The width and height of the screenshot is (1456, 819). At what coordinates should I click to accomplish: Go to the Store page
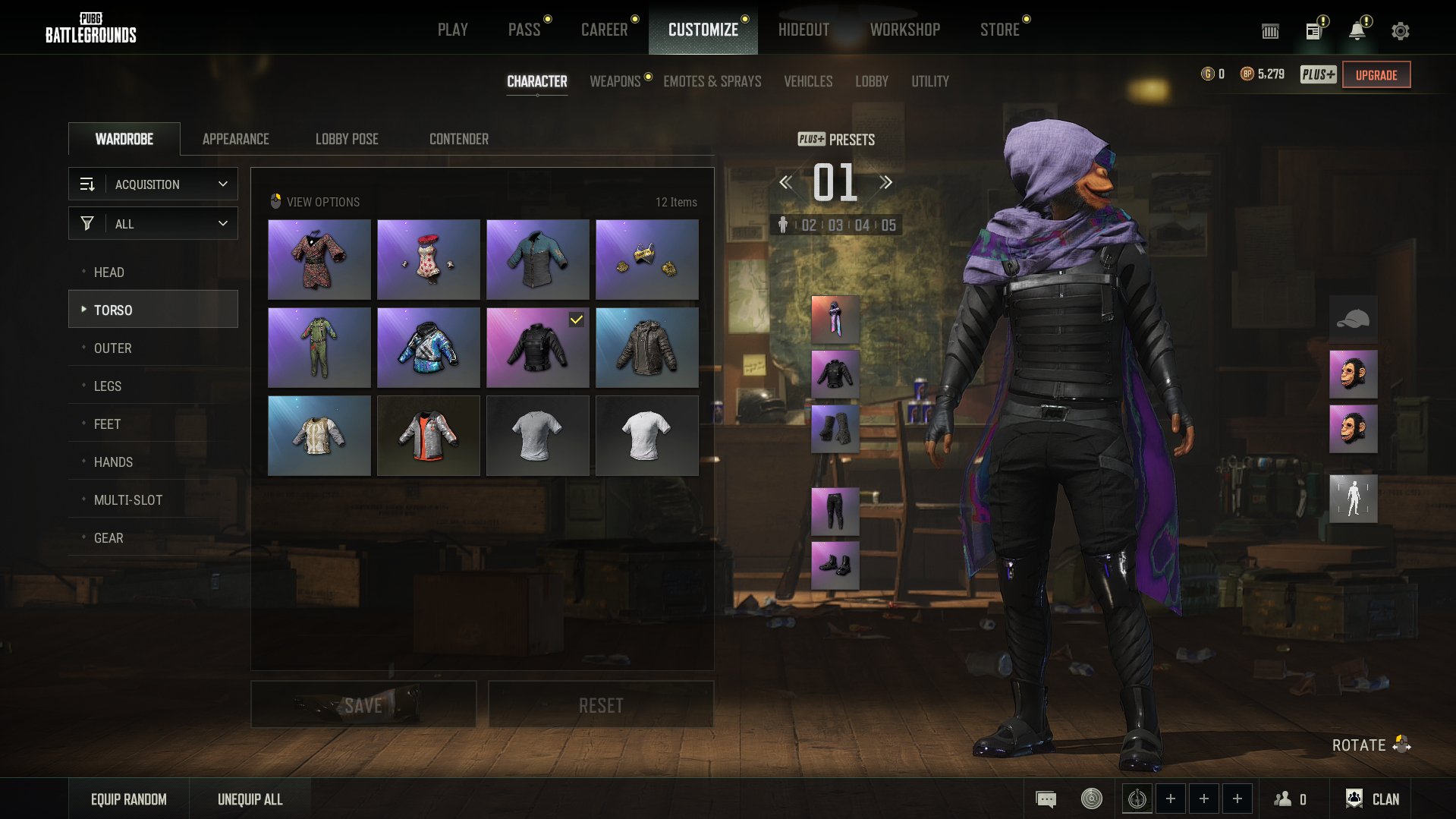coord(999,30)
